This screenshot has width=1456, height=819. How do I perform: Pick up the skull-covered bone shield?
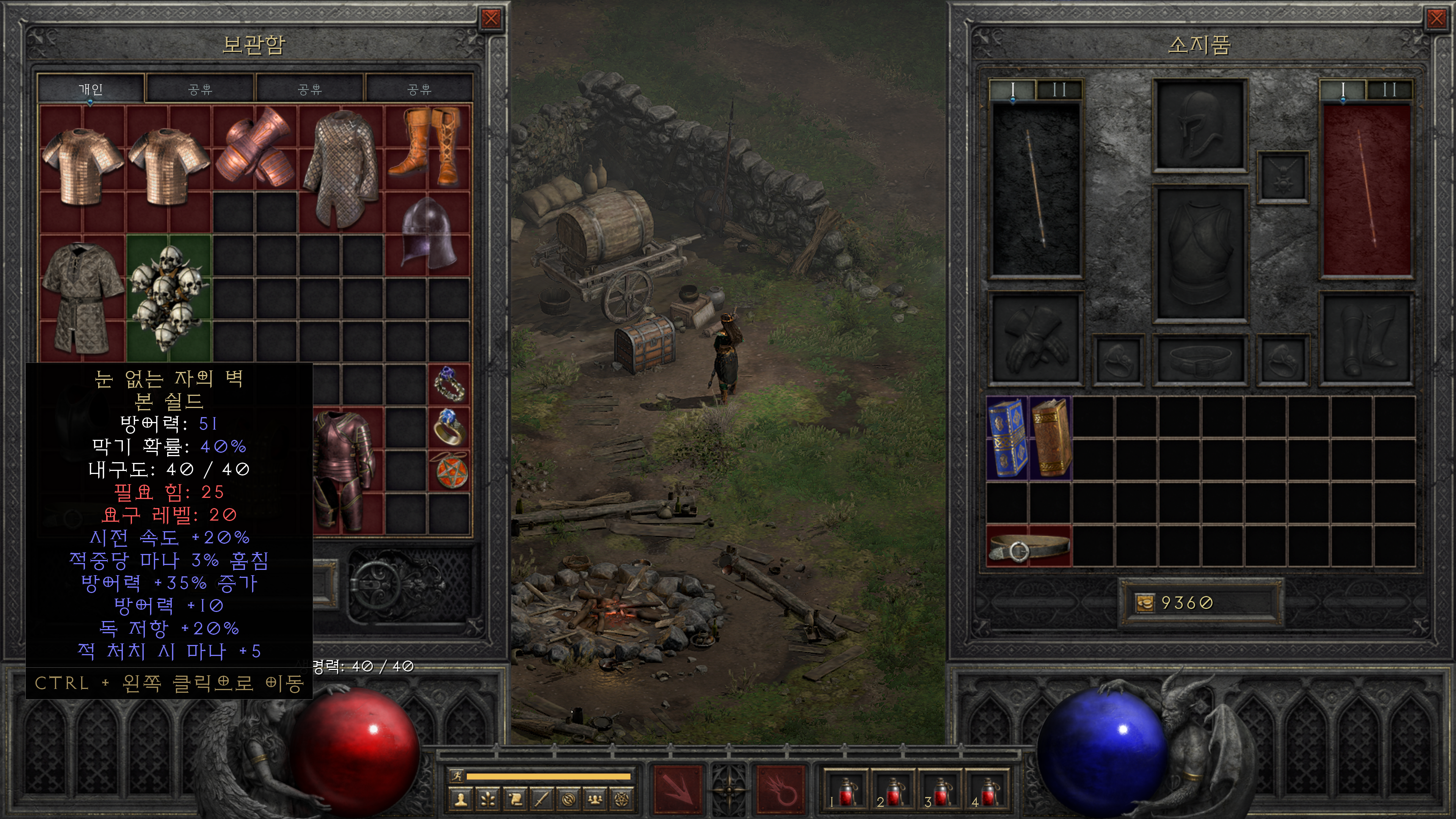(x=168, y=298)
